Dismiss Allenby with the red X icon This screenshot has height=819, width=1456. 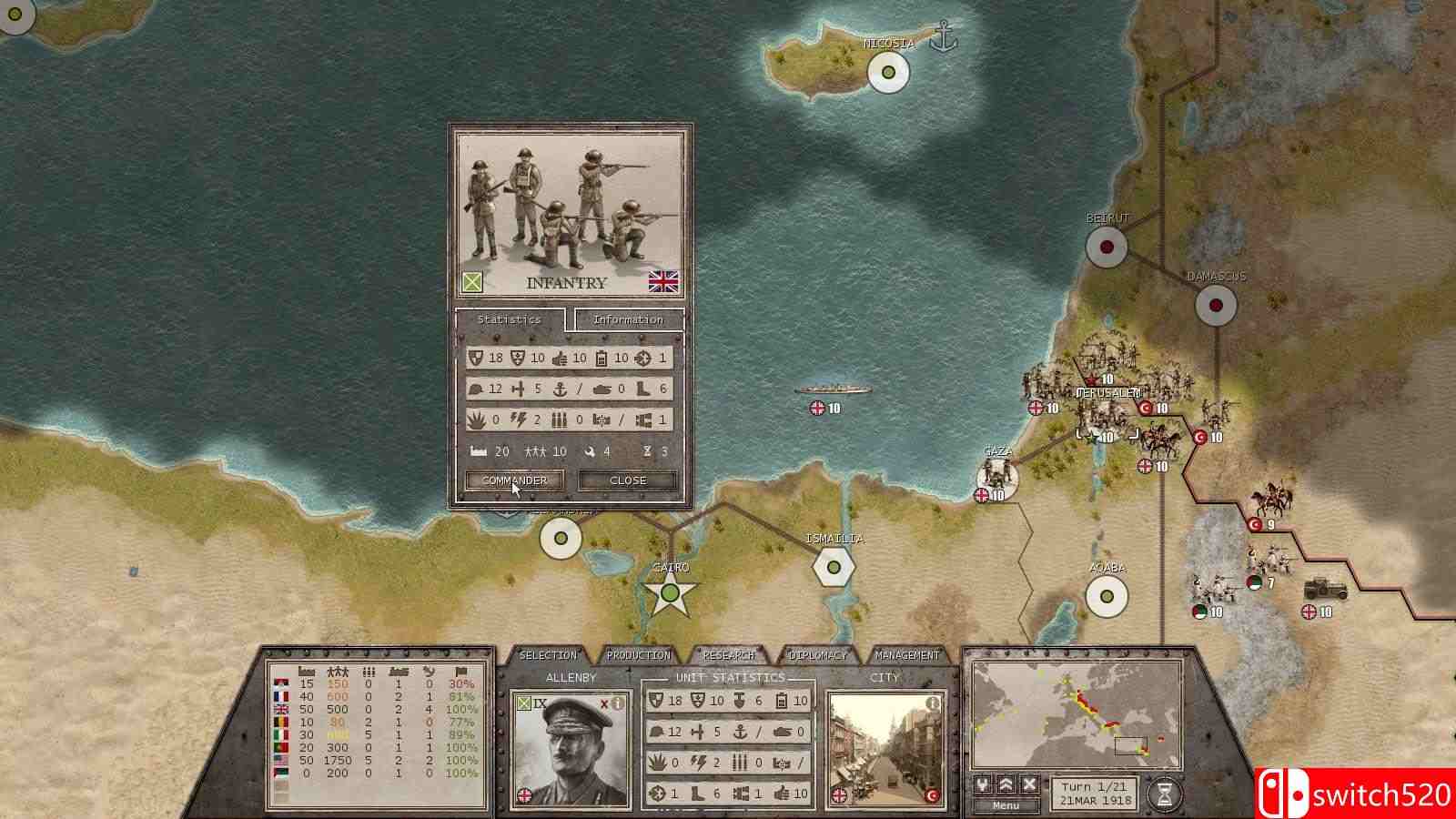point(603,703)
